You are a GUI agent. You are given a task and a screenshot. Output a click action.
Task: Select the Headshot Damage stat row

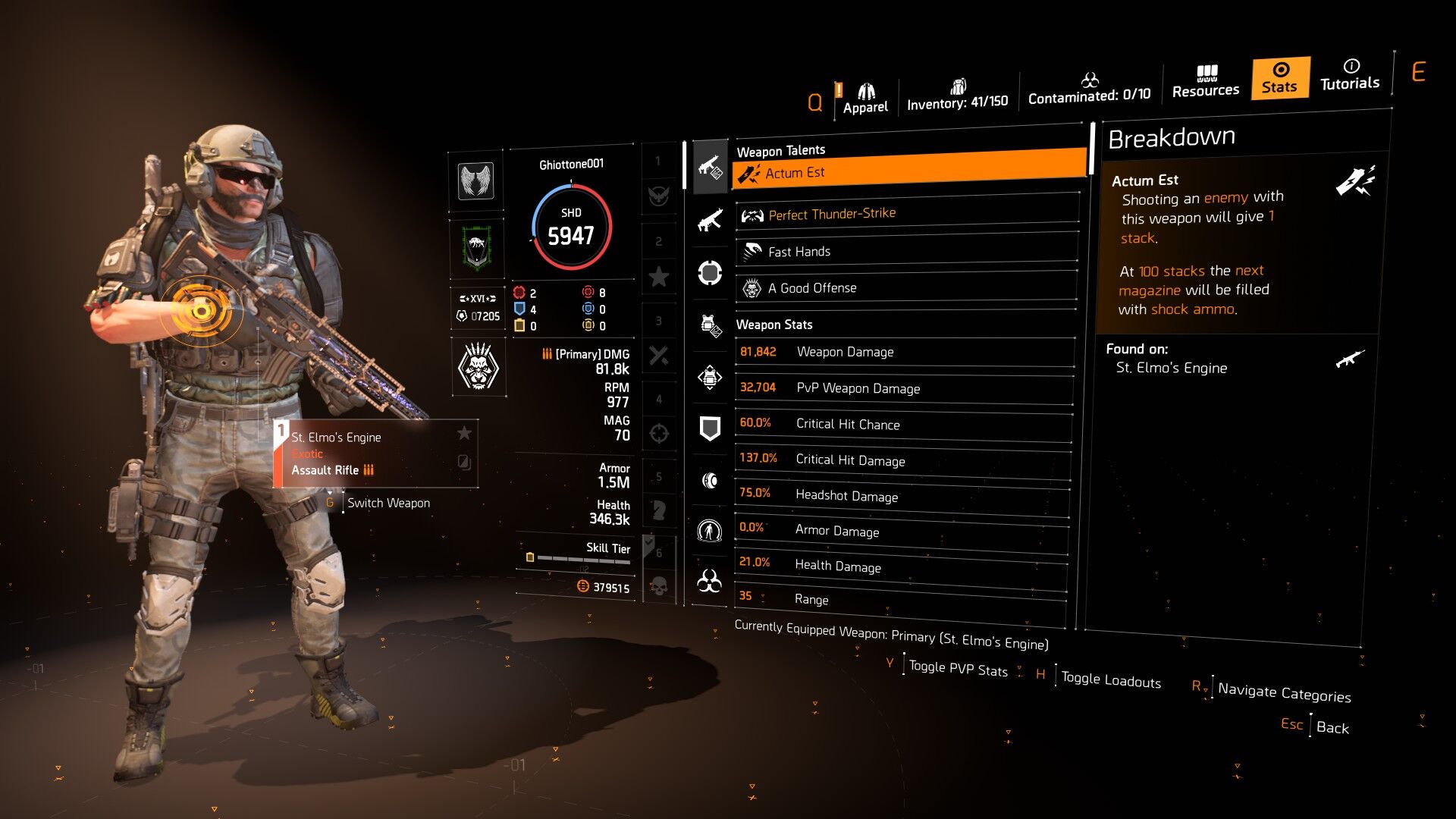coord(902,495)
